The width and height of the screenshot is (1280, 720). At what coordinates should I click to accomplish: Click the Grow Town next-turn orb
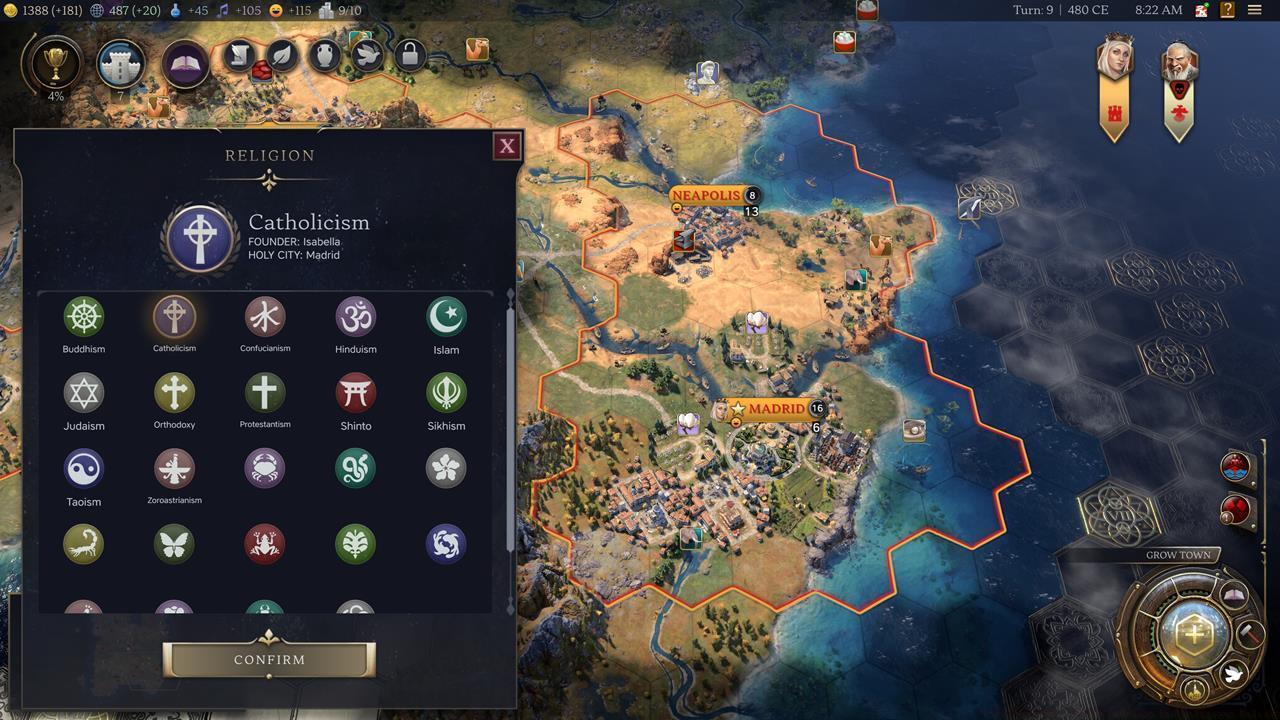click(x=1193, y=632)
